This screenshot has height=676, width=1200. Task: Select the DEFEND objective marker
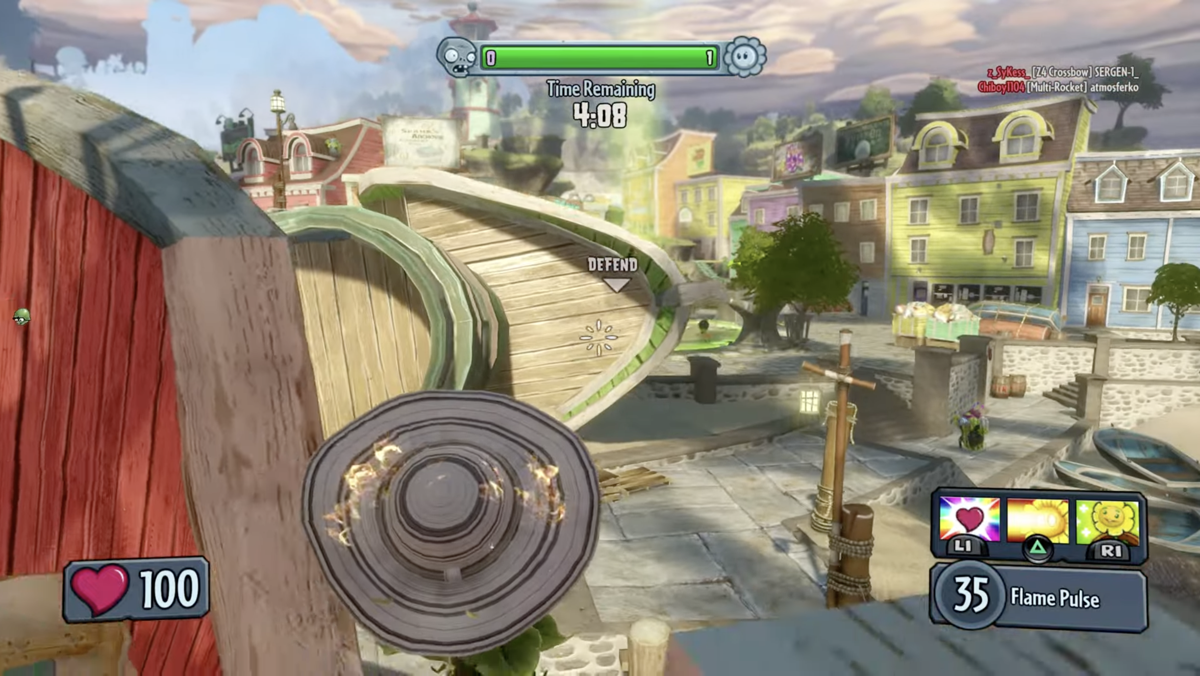(x=612, y=272)
